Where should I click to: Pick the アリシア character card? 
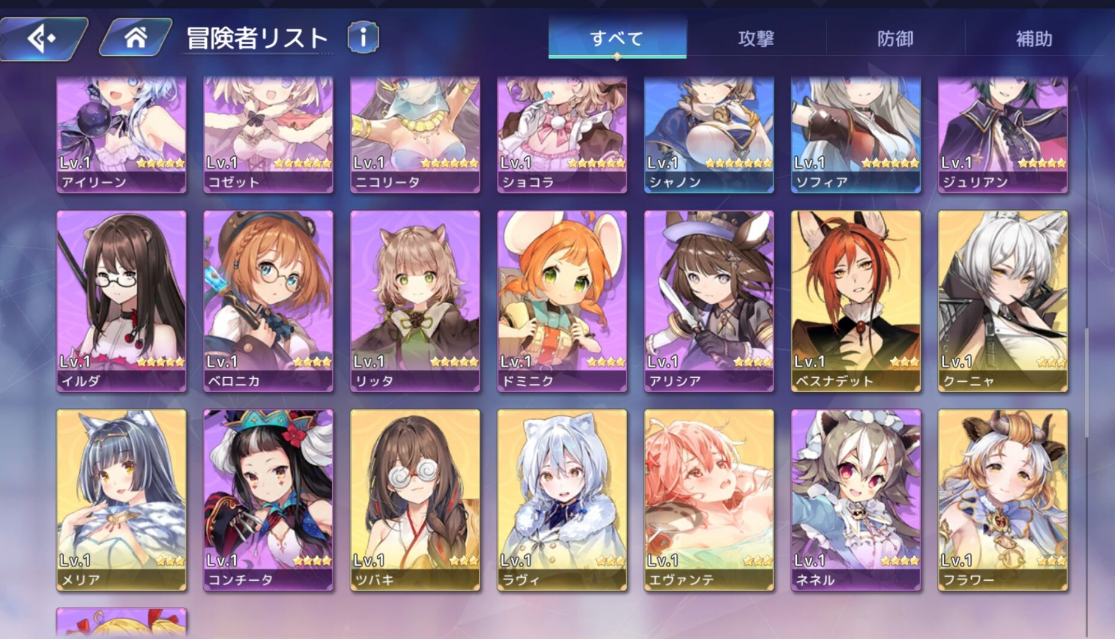point(709,300)
